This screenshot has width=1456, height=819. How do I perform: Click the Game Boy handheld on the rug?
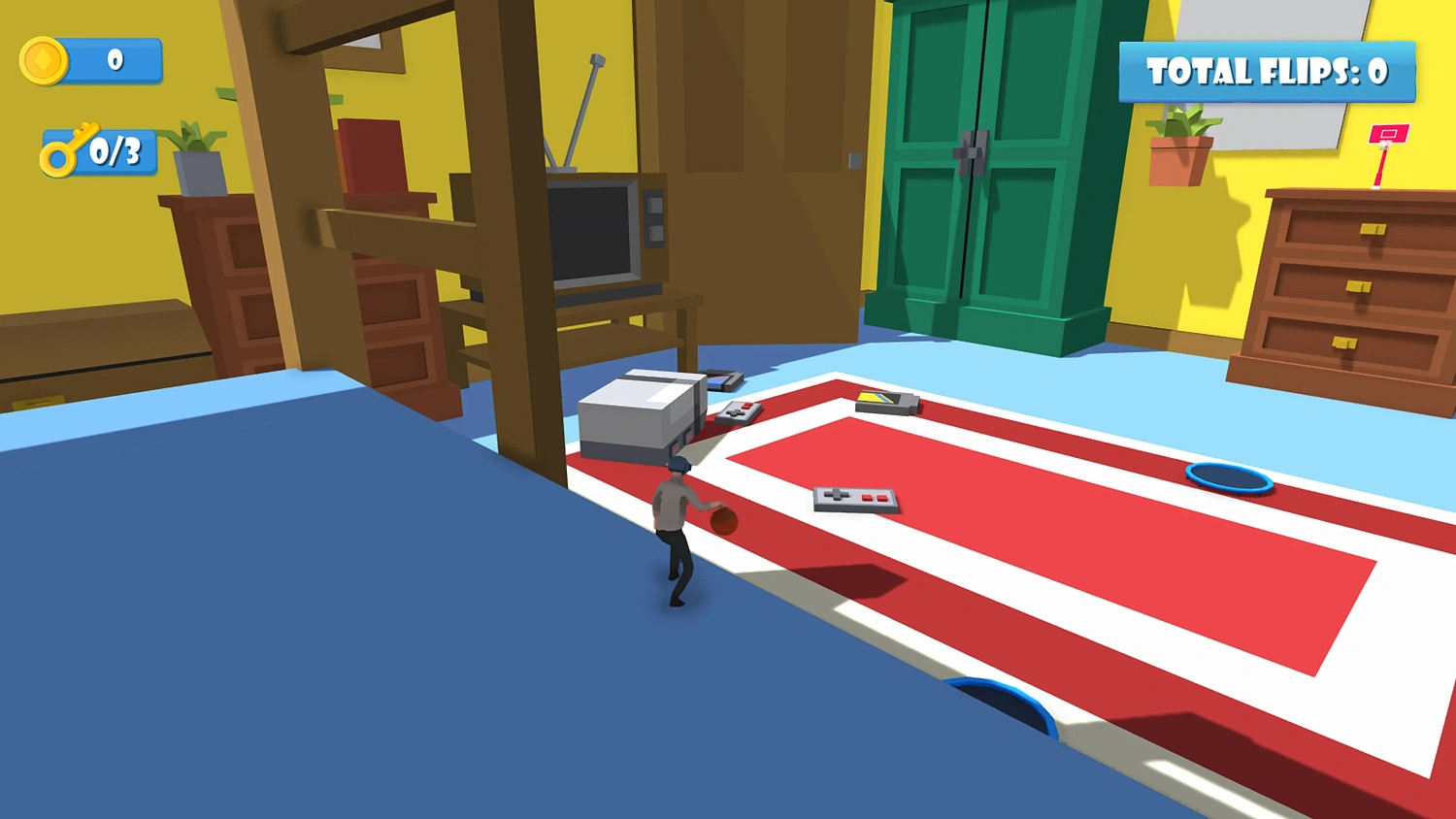pyautogui.click(x=885, y=402)
